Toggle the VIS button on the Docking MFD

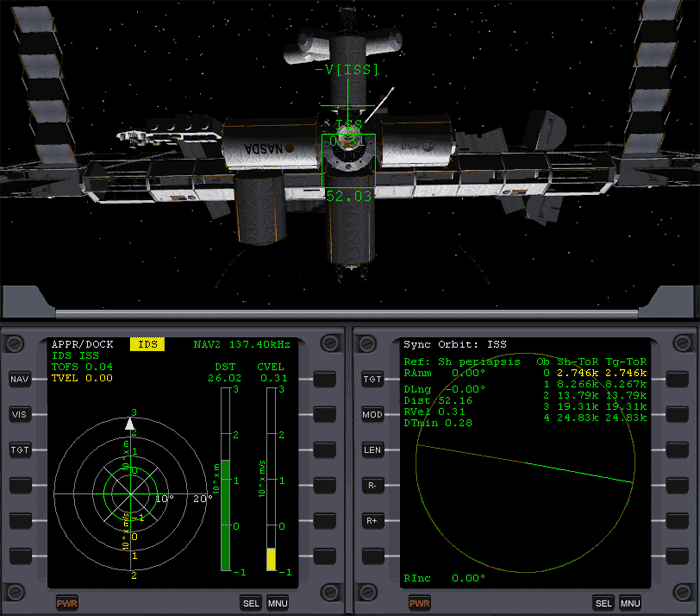click(x=20, y=414)
